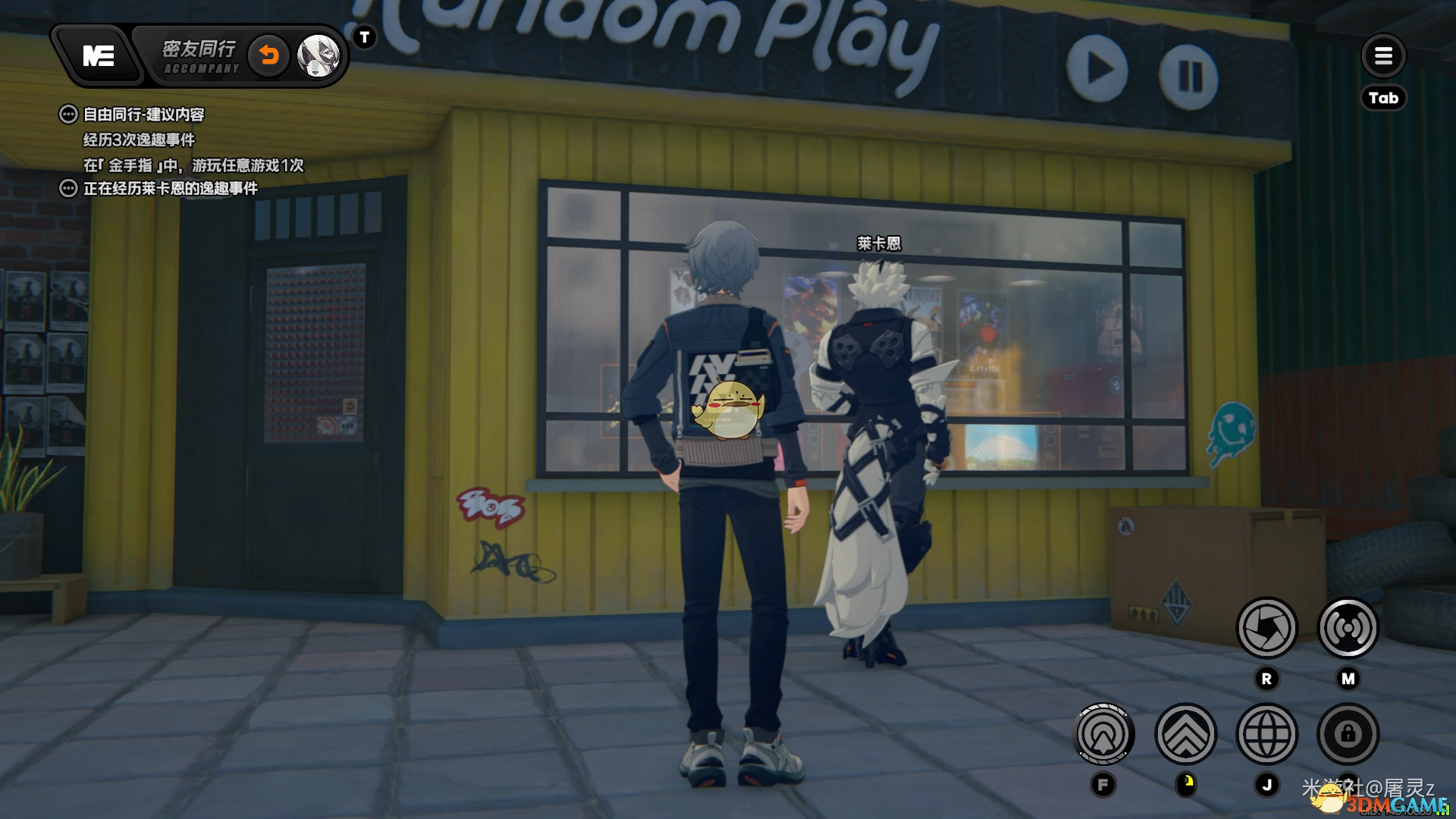
Task: Open the globe icon
Action: pyautogui.click(x=1266, y=734)
